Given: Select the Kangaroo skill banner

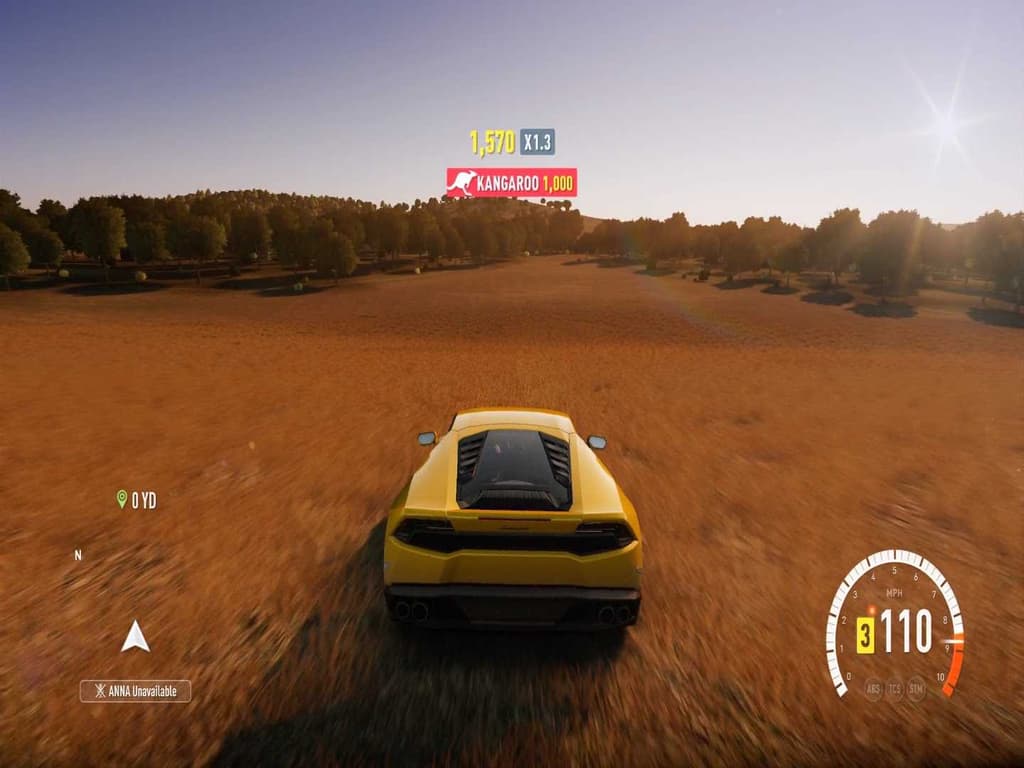Looking at the screenshot, I should click(x=511, y=183).
